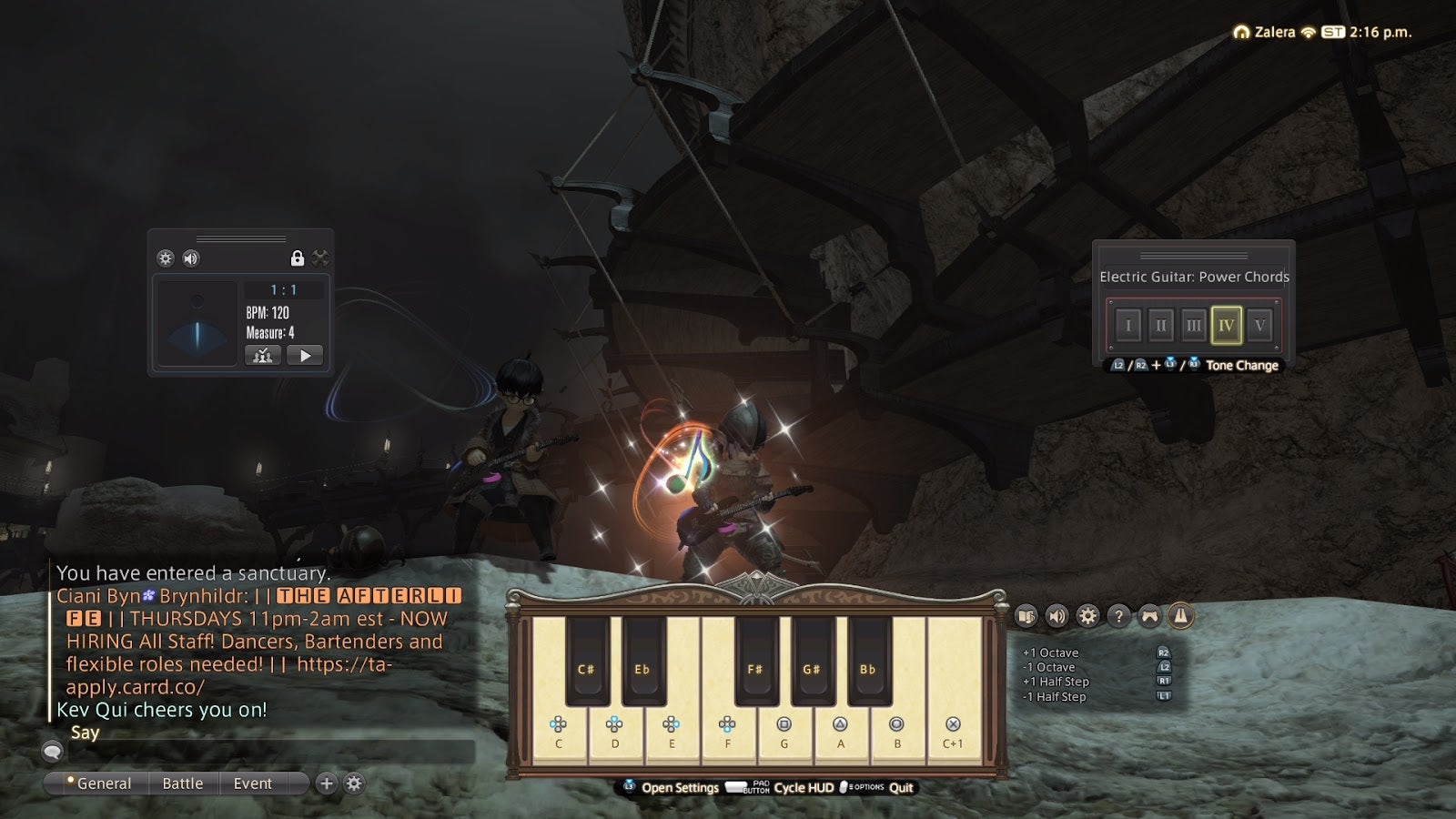The width and height of the screenshot is (1456, 819).
Task: Click the speaker icon in the keyboard toolbar
Action: [1057, 617]
